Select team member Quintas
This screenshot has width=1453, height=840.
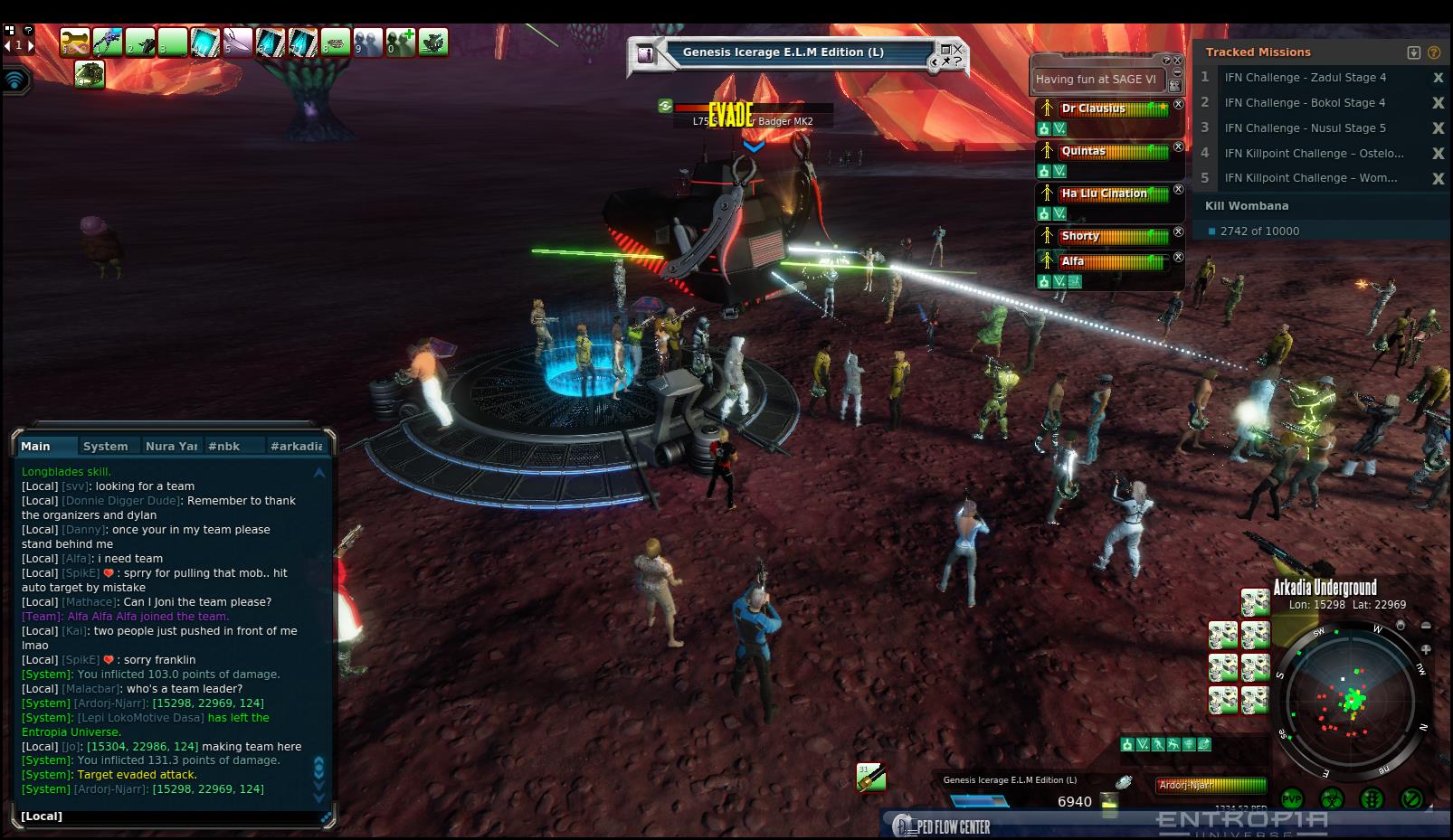1083,151
